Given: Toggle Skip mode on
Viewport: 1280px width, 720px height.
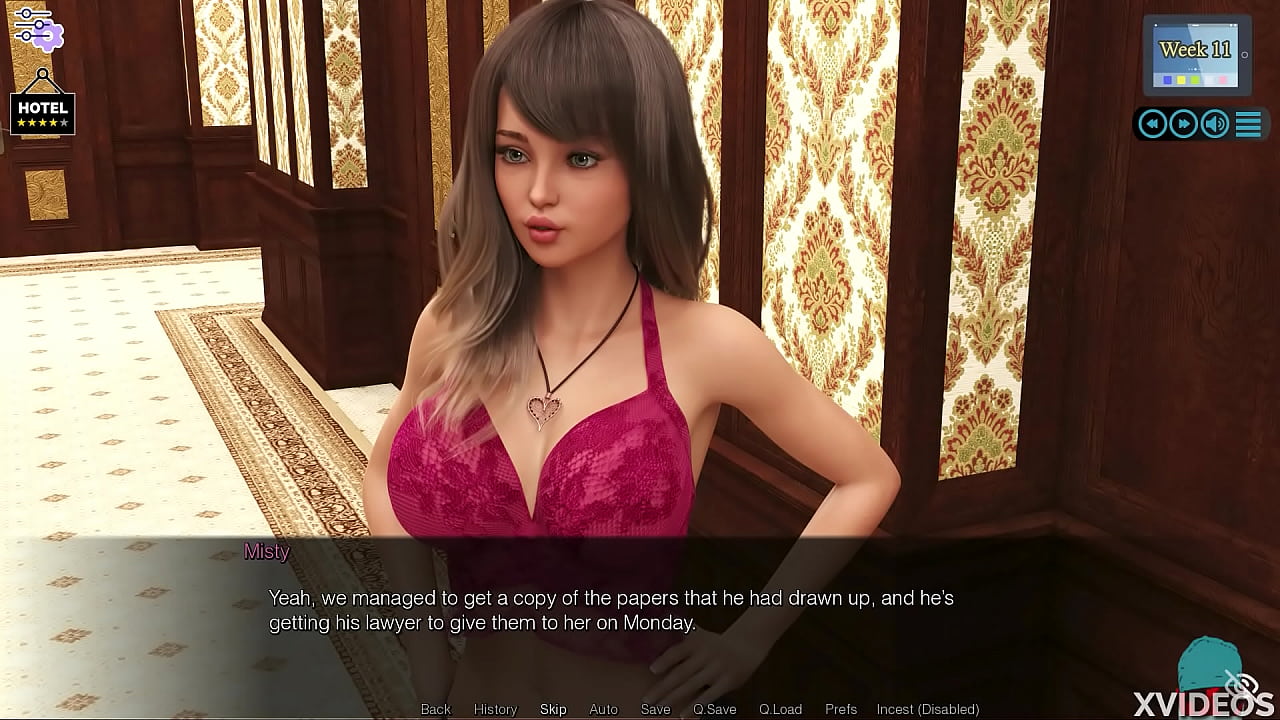Looking at the screenshot, I should 553,709.
